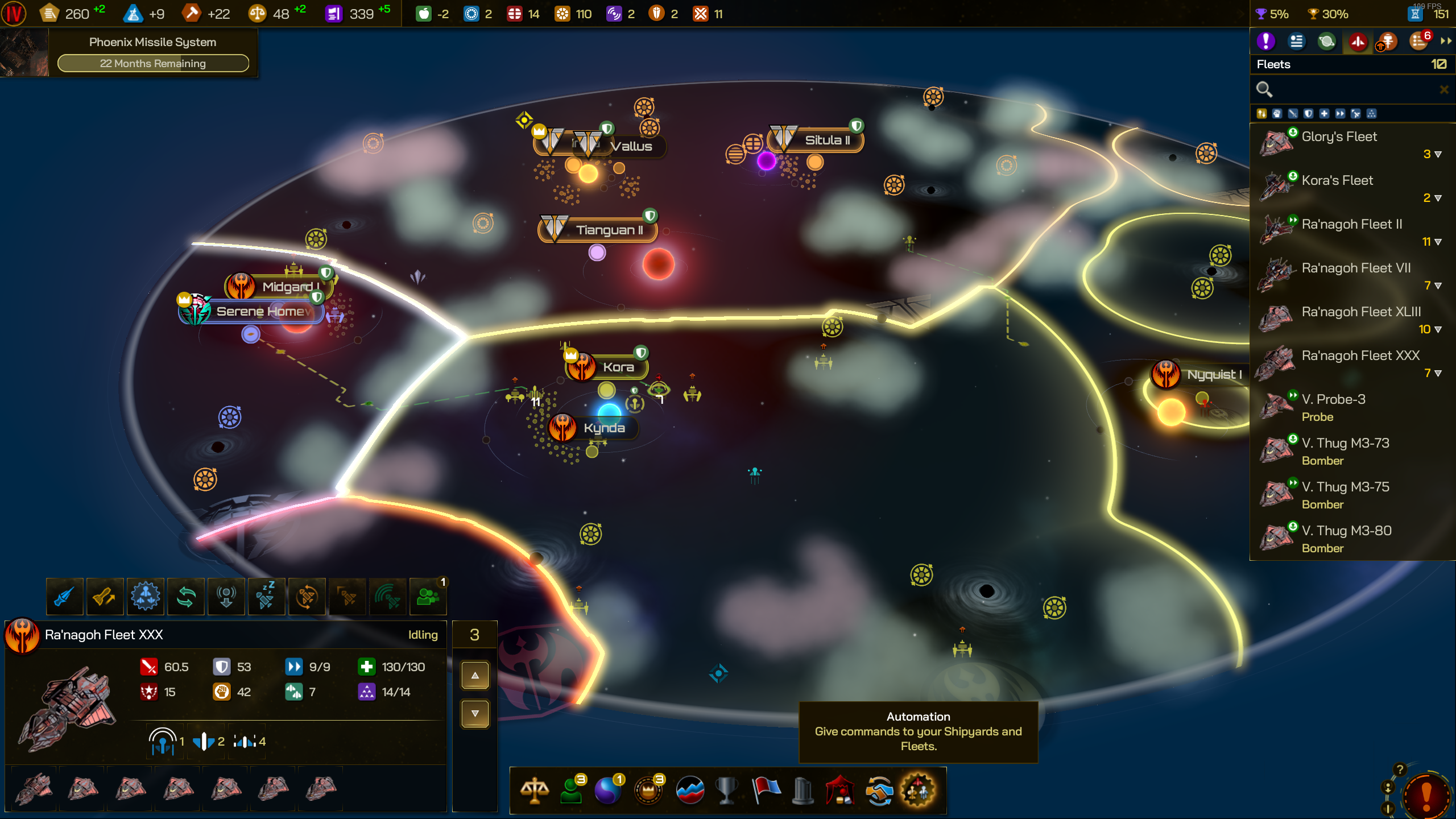The height and width of the screenshot is (819, 1456).
Task: Activate the green swap arrows fleet command
Action: click(186, 597)
